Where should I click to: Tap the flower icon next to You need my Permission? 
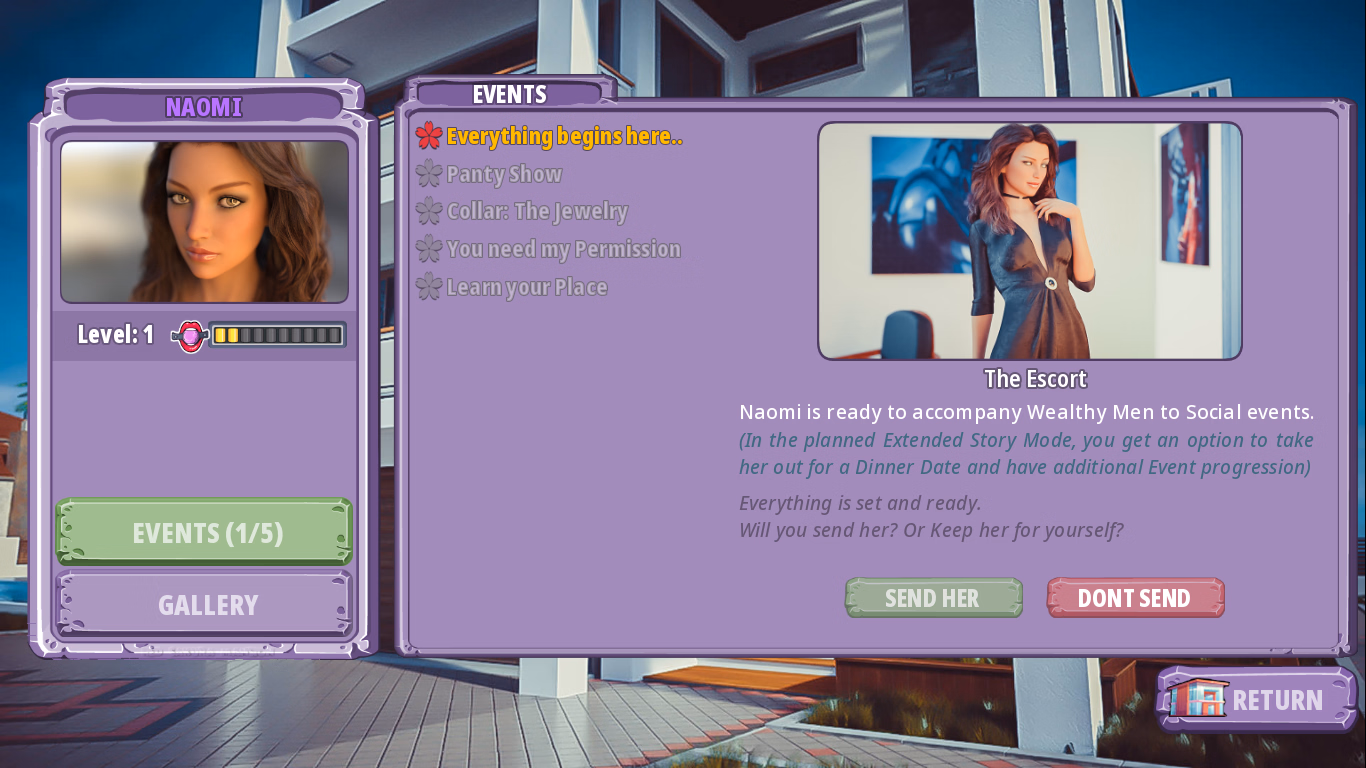tap(429, 249)
